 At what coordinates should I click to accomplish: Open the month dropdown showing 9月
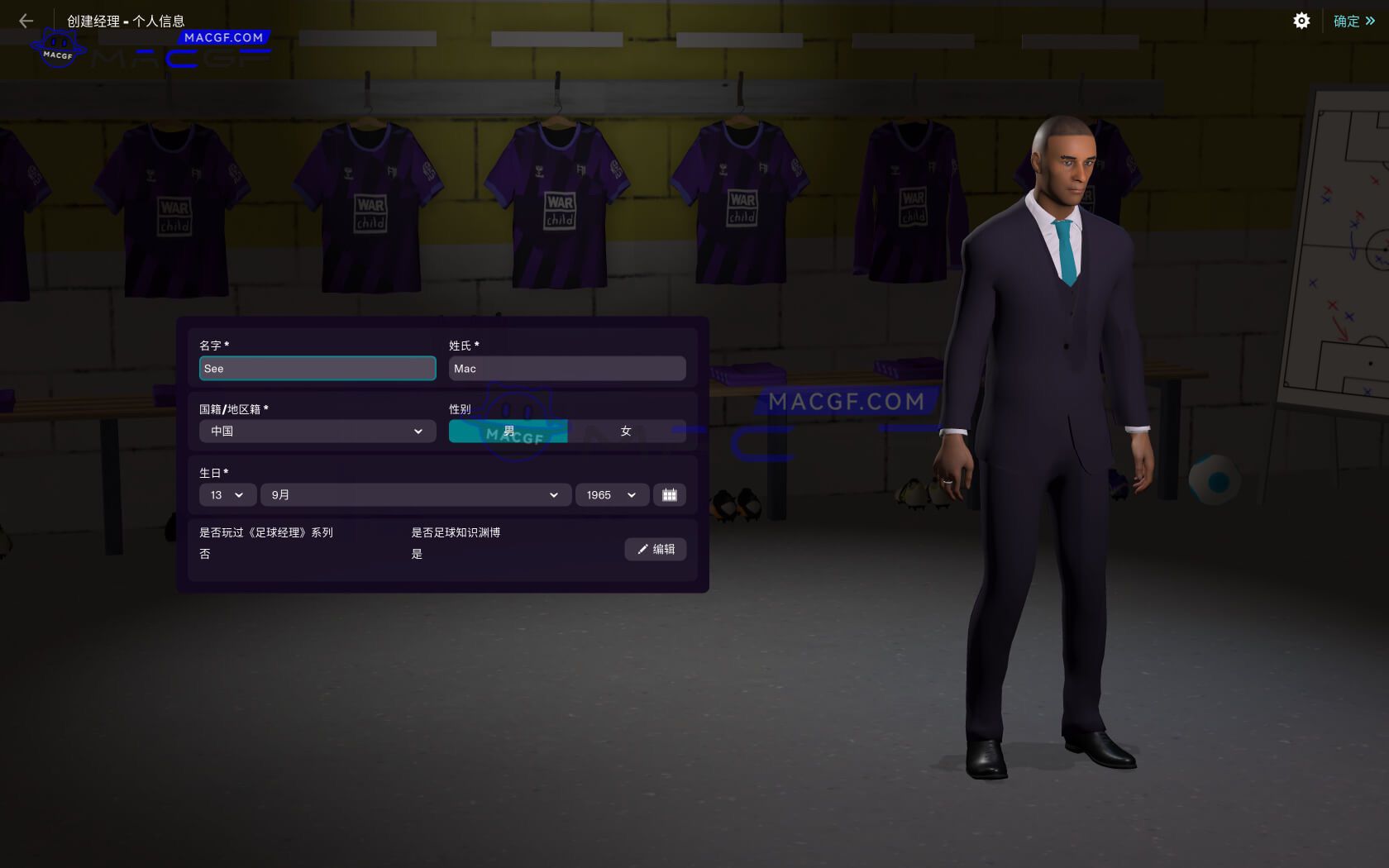pos(416,494)
